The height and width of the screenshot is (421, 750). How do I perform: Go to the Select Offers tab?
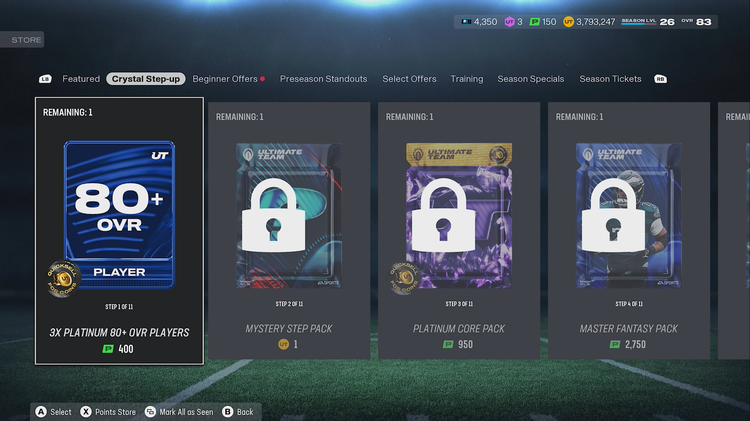coord(409,79)
